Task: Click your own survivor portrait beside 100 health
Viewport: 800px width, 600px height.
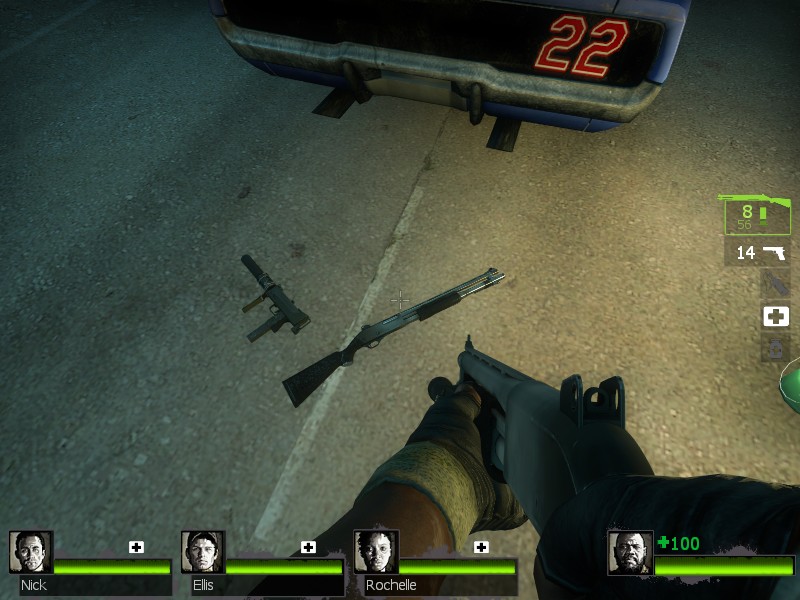Action: tap(630, 553)
